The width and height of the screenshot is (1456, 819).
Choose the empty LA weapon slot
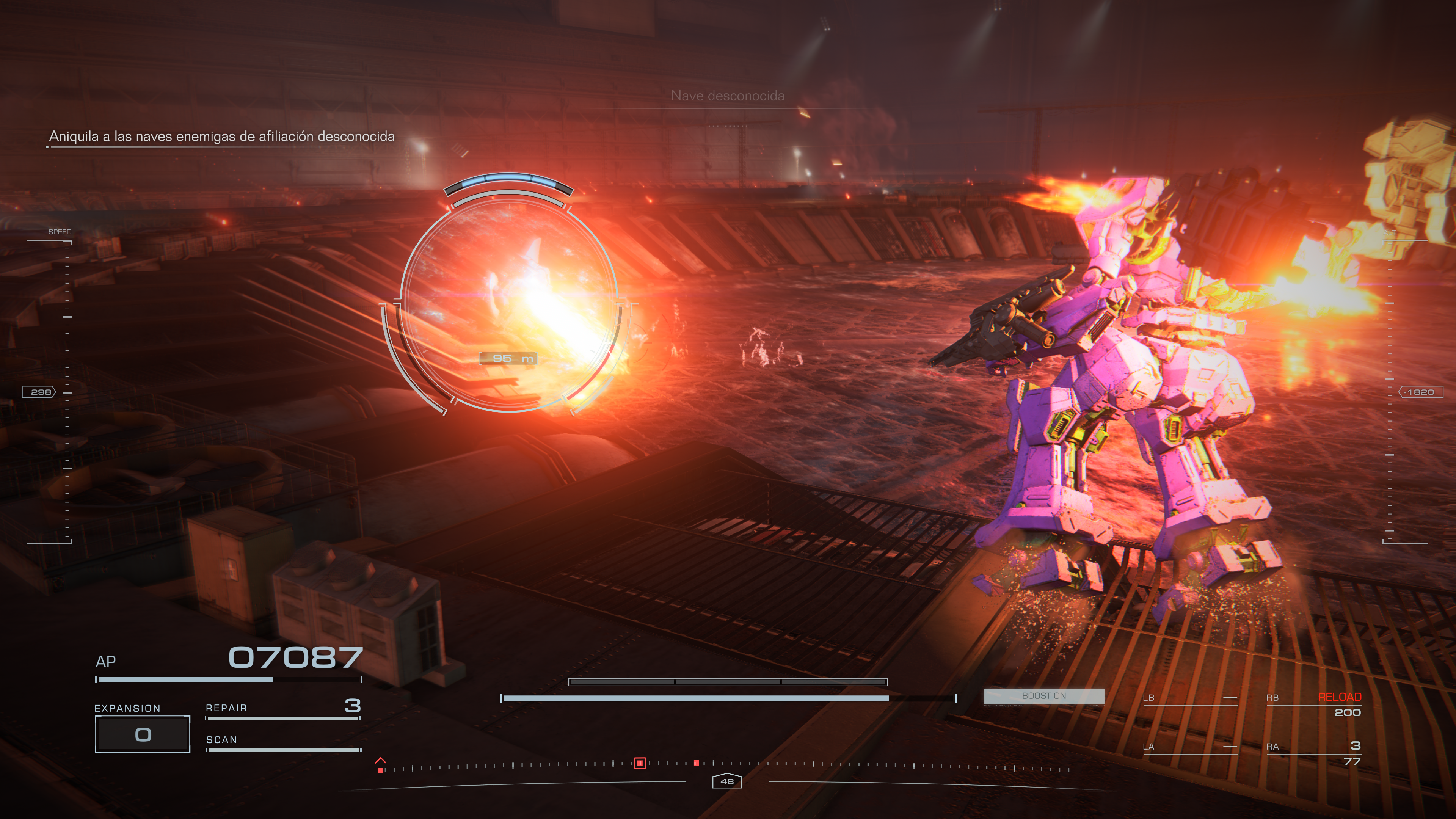1189,747
